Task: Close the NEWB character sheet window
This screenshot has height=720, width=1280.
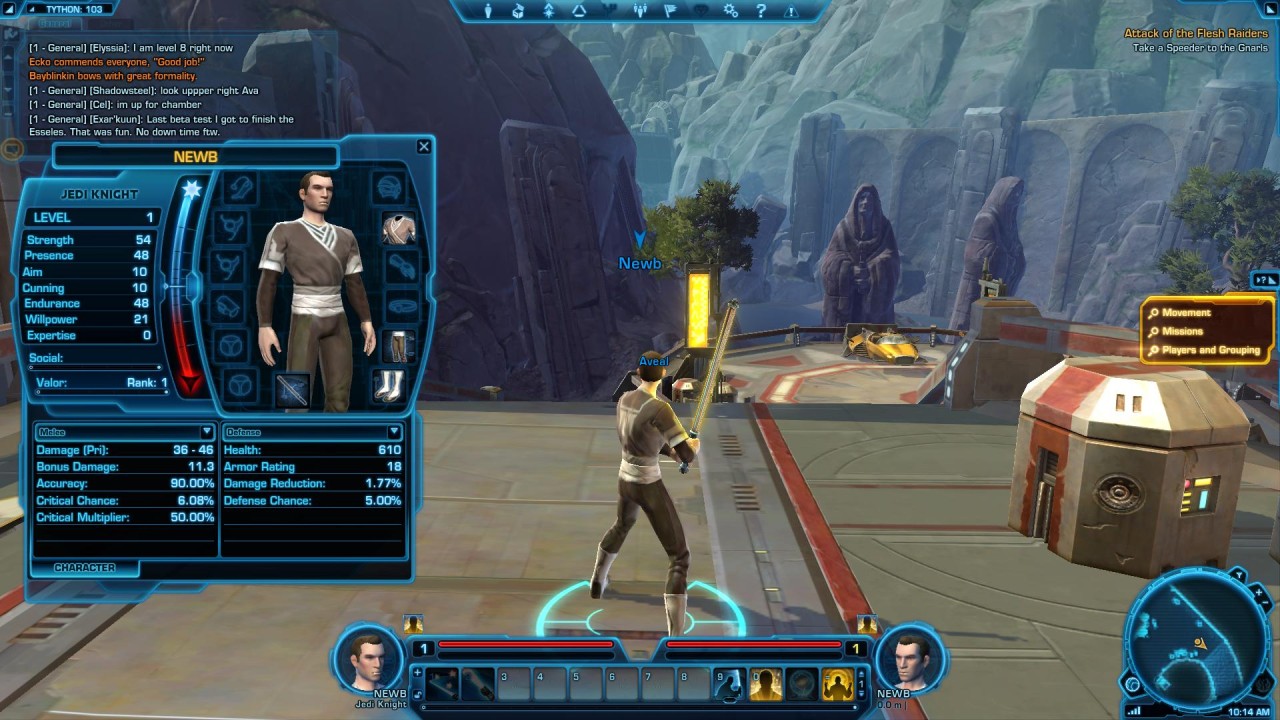Action: click(424, 147)
